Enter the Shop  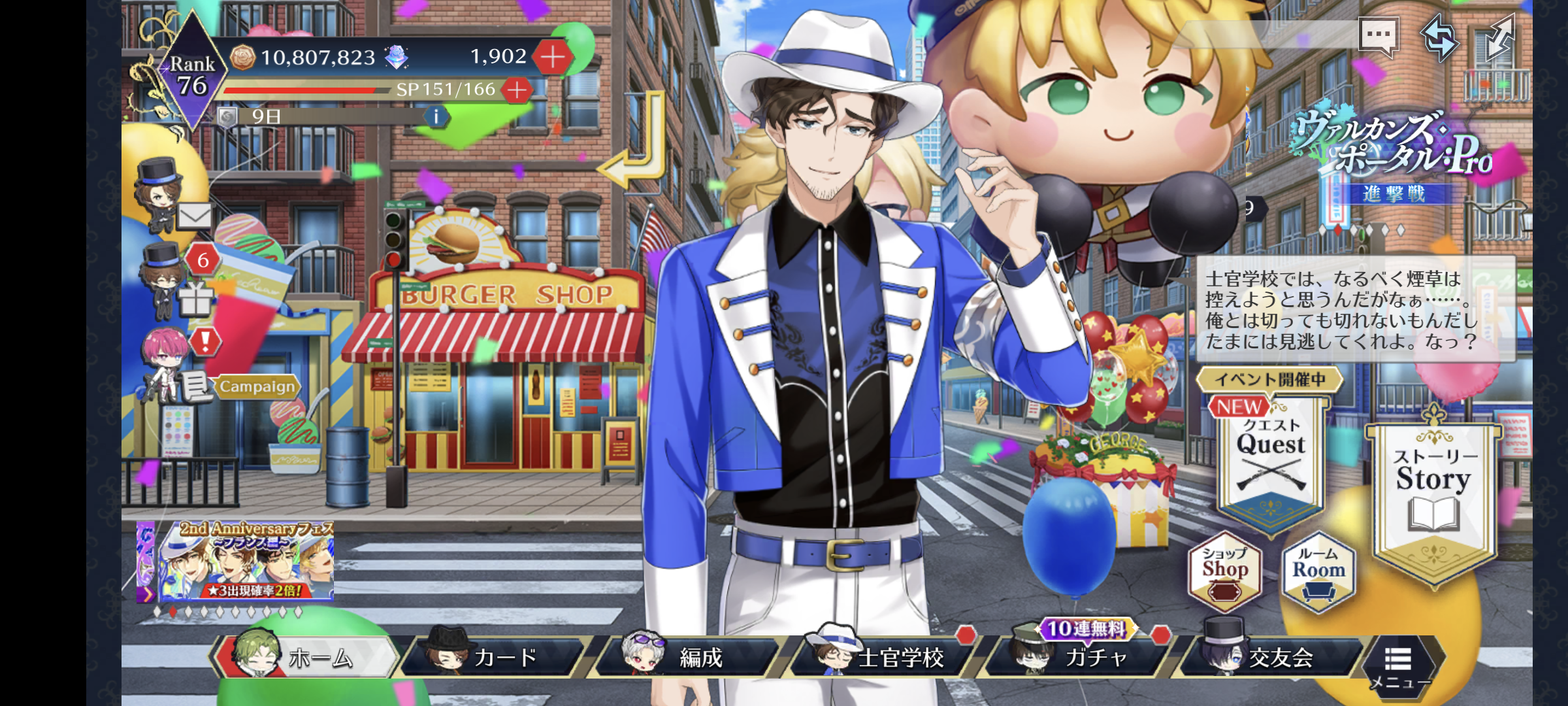pos(1224,573)
